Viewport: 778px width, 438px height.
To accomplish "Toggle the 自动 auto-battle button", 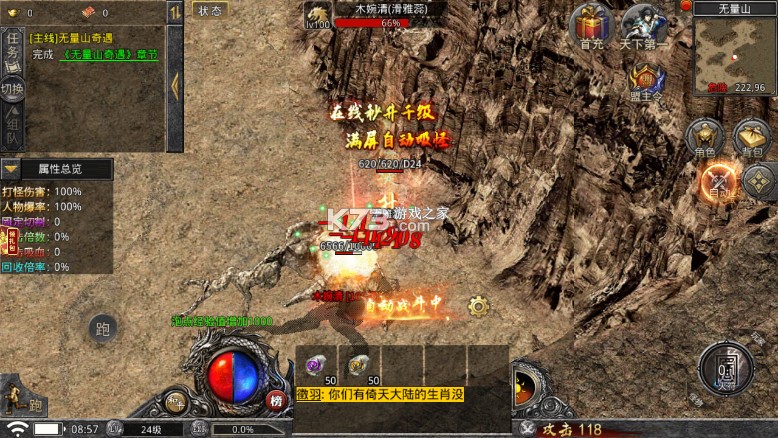I will point(718,181).
